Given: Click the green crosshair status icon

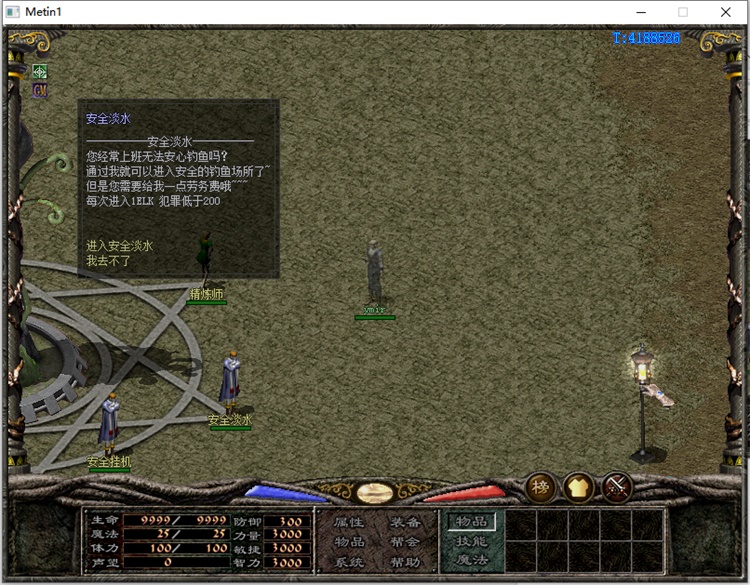Looking at the screenshot, I should point(40,71).
